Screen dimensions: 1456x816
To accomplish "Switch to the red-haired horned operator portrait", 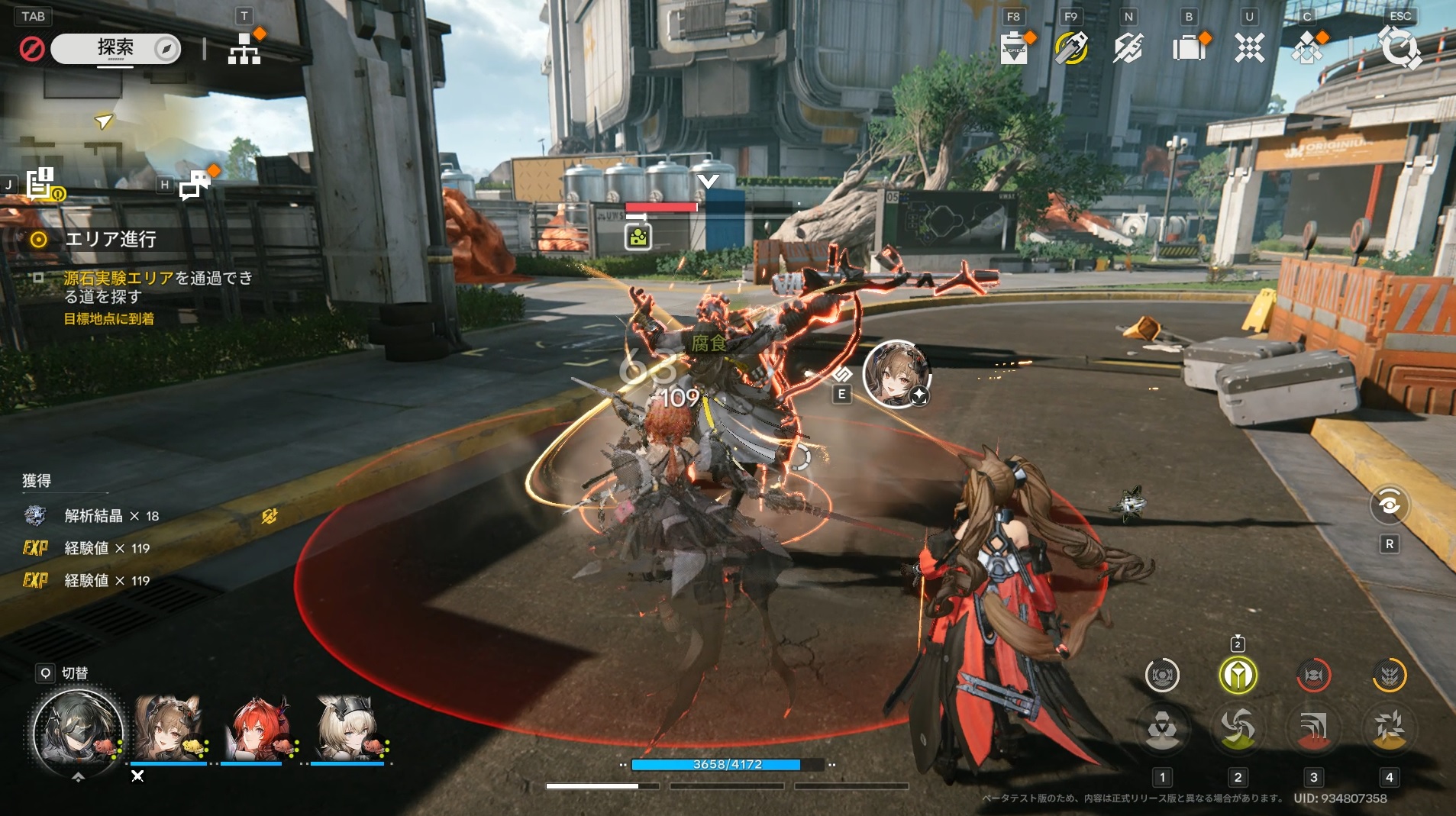I will [x=258, y=729].
